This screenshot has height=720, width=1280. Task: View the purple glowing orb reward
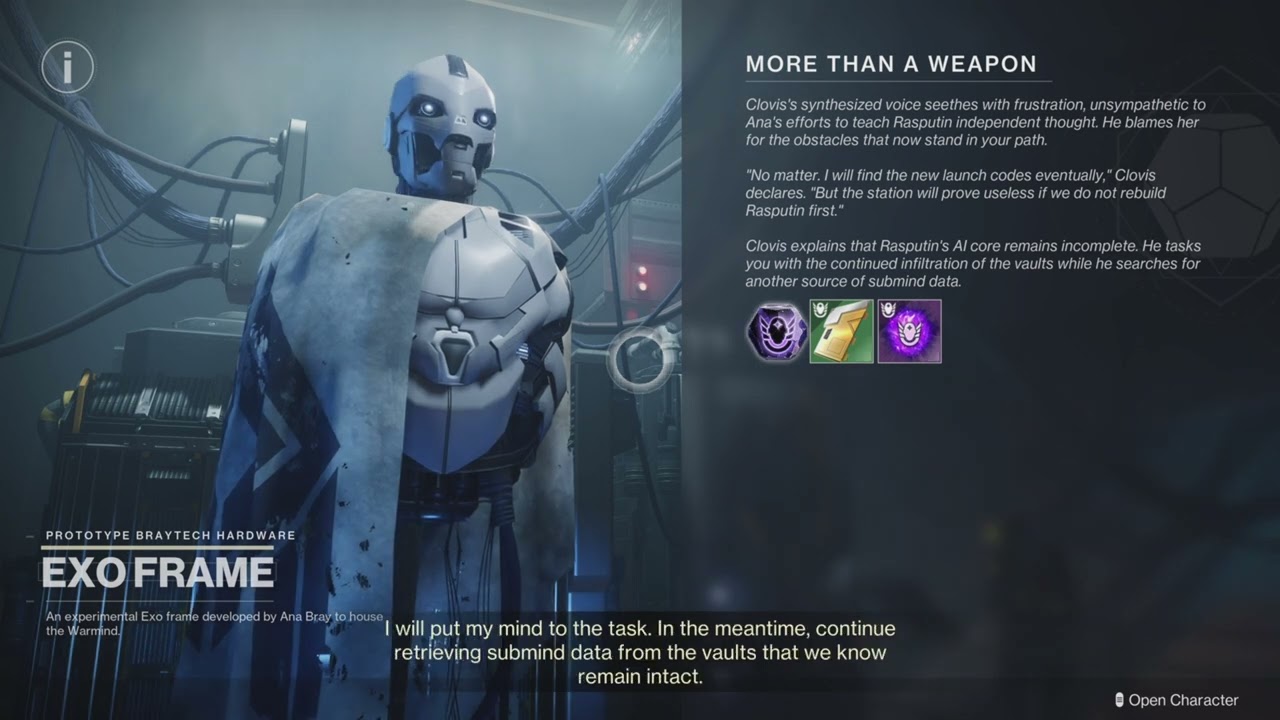coord(909,331)
